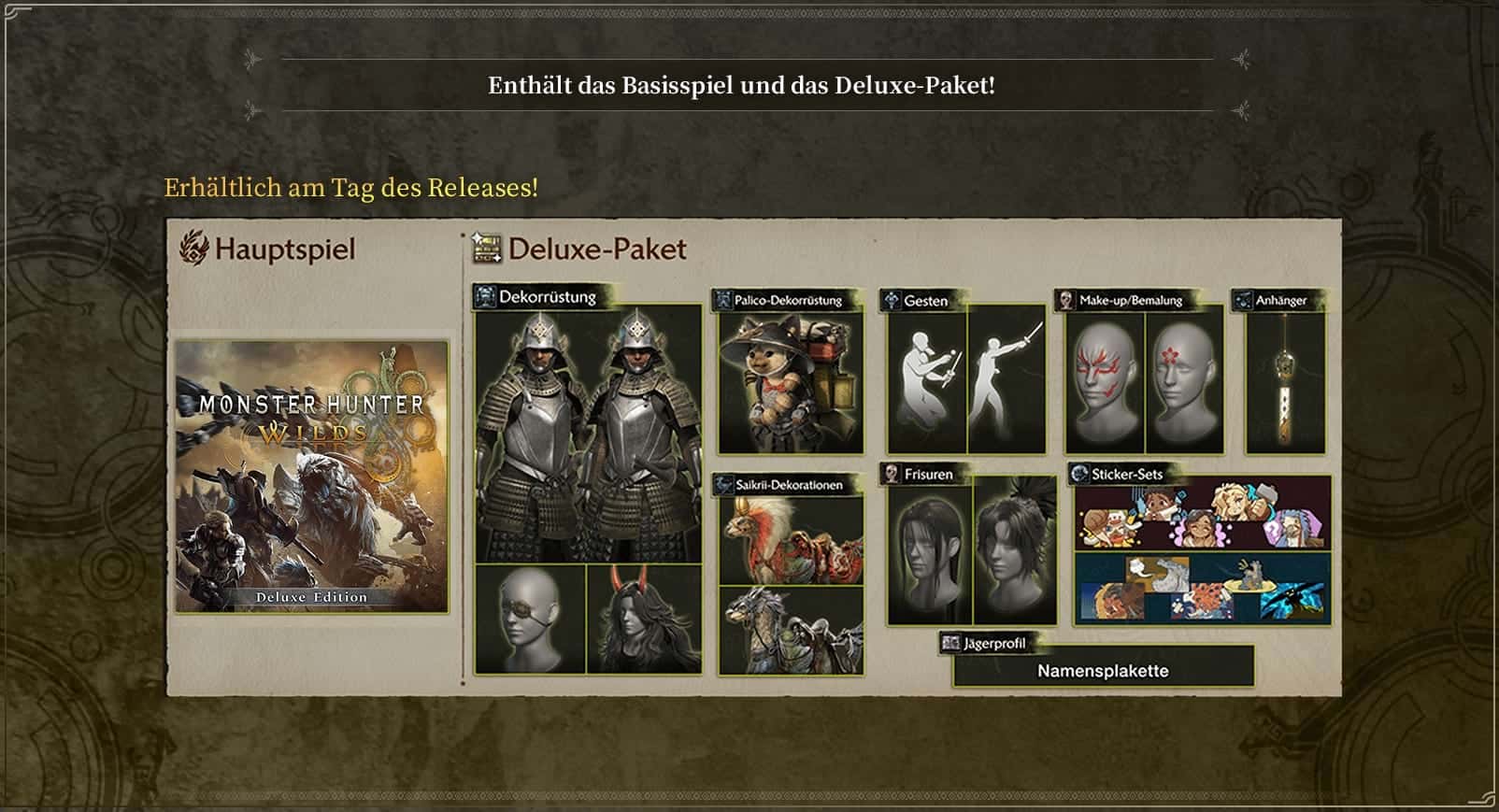This screenshot has height=812, width=1499.
Task: View the Anhänger pendant charm
Action: point(1285,383)
